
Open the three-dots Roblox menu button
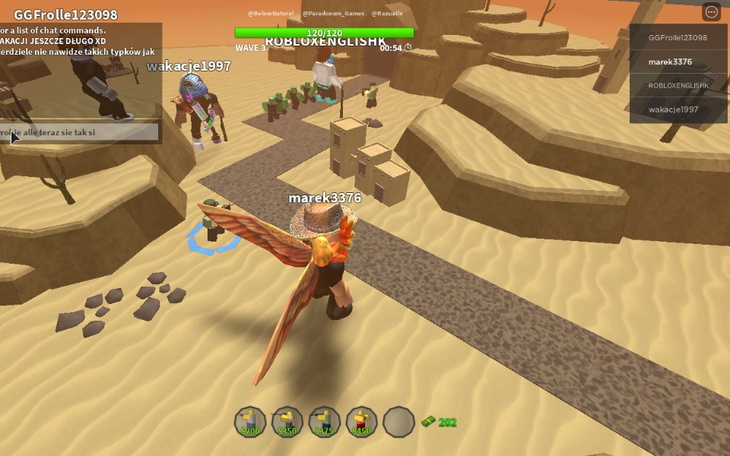click(712, 12)
